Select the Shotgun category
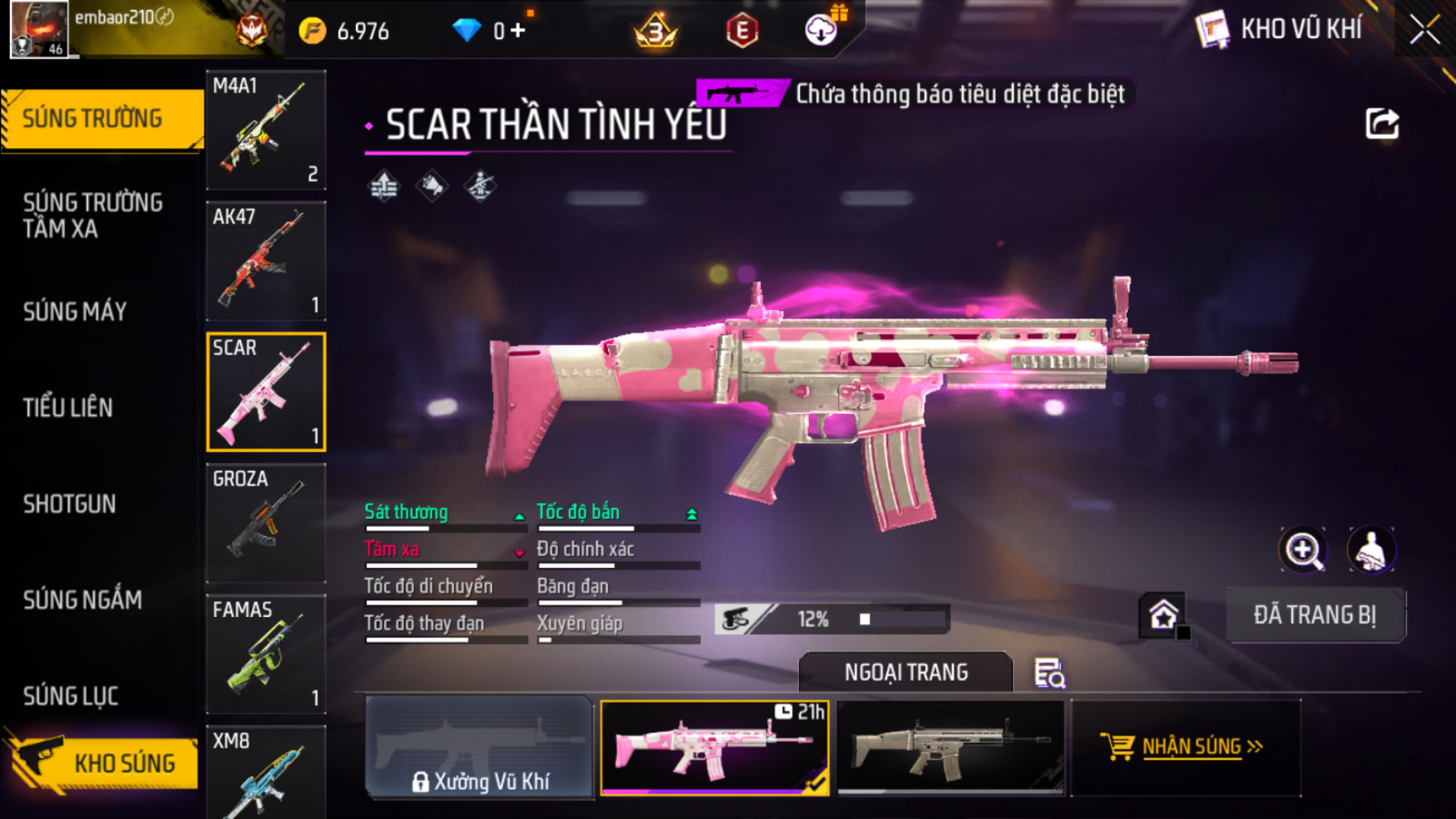1456x819 pixels. click(x=70, y=504)
